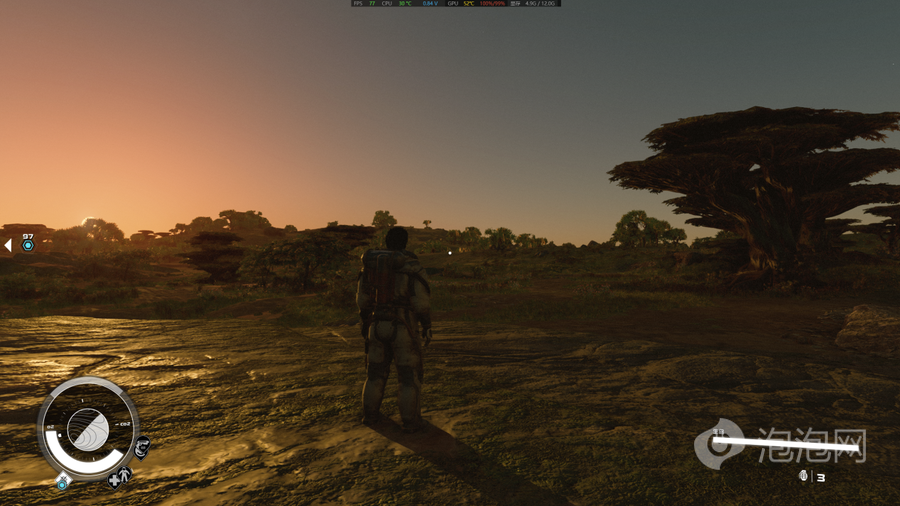Select the grenade icon beside the count
The height and width of the screenshot is (506, 900).
coord(803,477)
